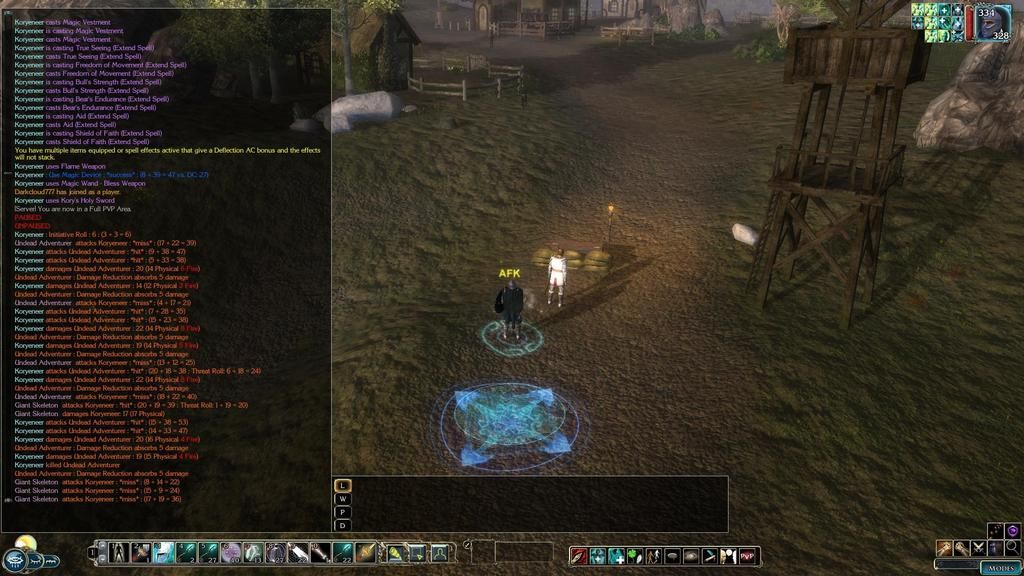1024x576 pixels.
Task: Click the red PvP button
Action: click(x=748, y=555)
